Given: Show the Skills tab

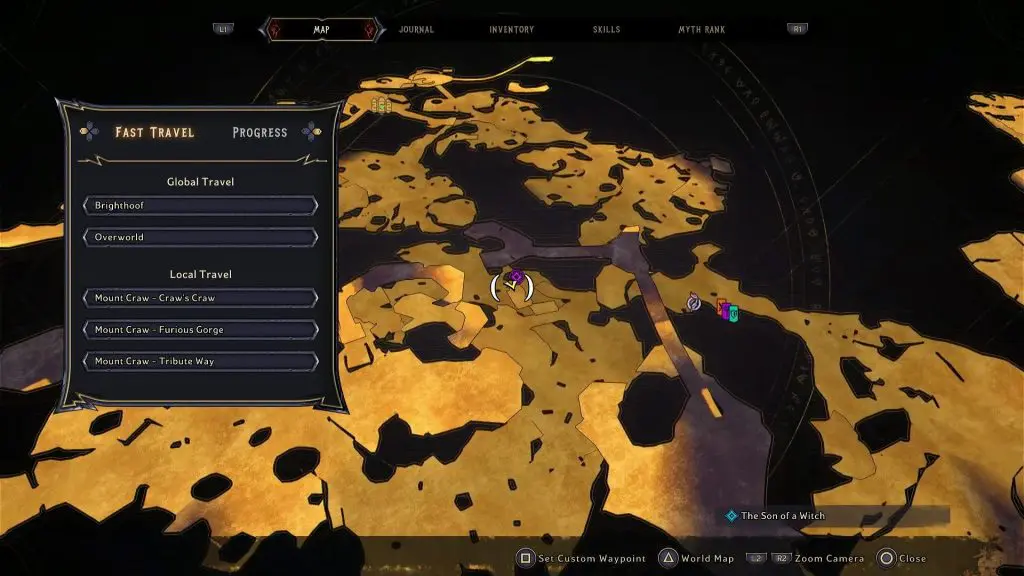Looking at the screenshot, I should point(607,30).
